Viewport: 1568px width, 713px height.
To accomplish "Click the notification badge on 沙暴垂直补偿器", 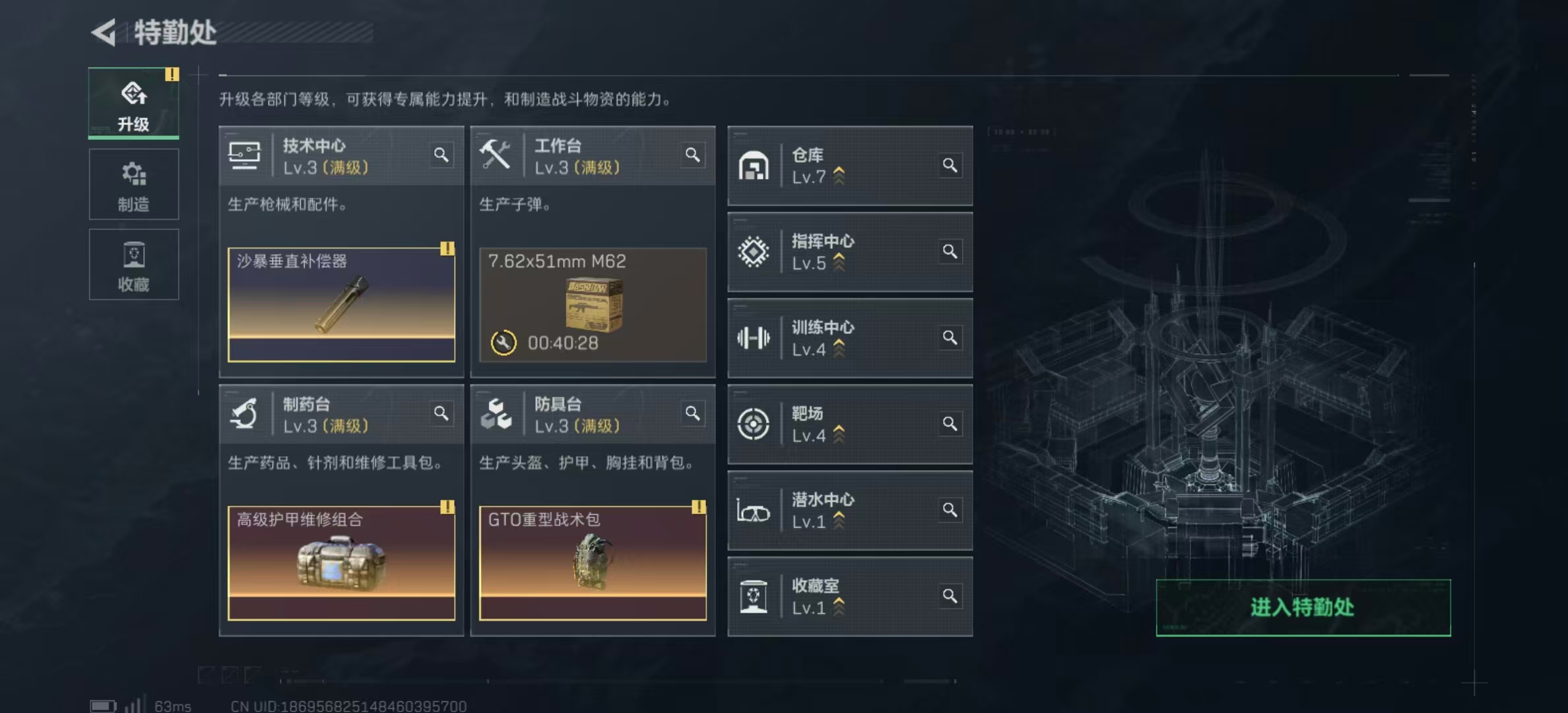I will (x=448, y=249).
